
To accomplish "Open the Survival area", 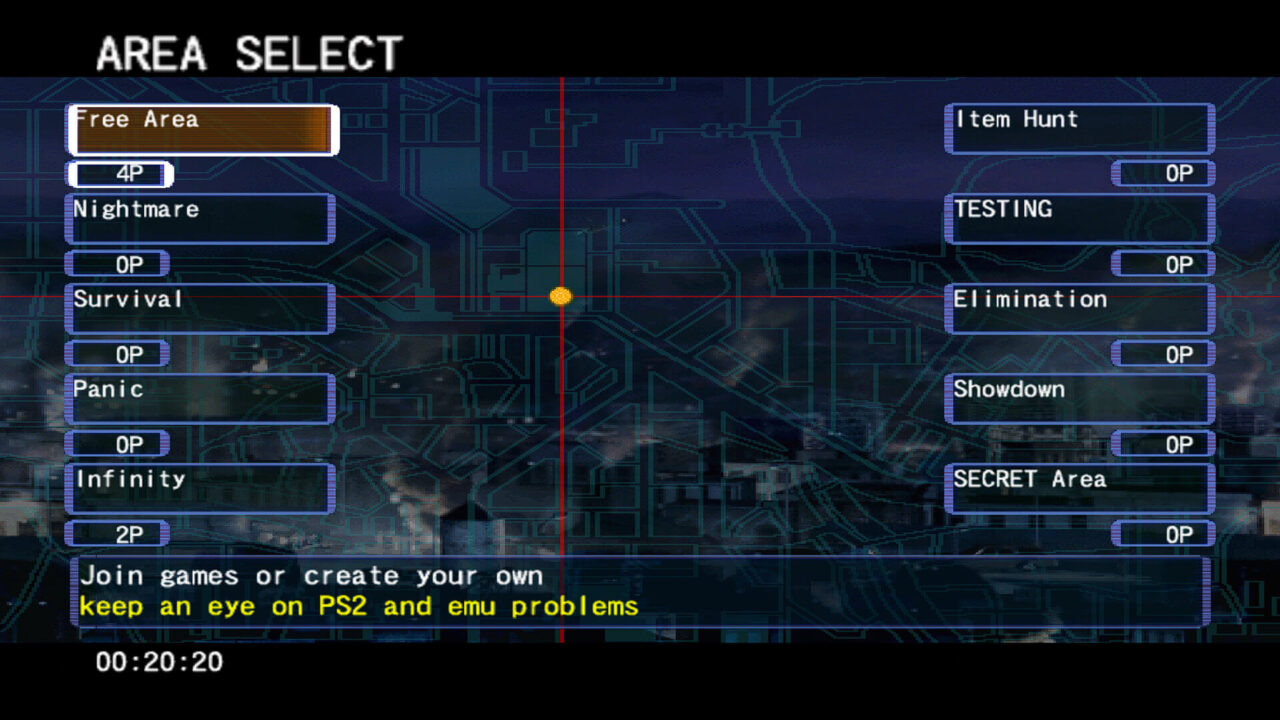I will click(x=200, y=309).
